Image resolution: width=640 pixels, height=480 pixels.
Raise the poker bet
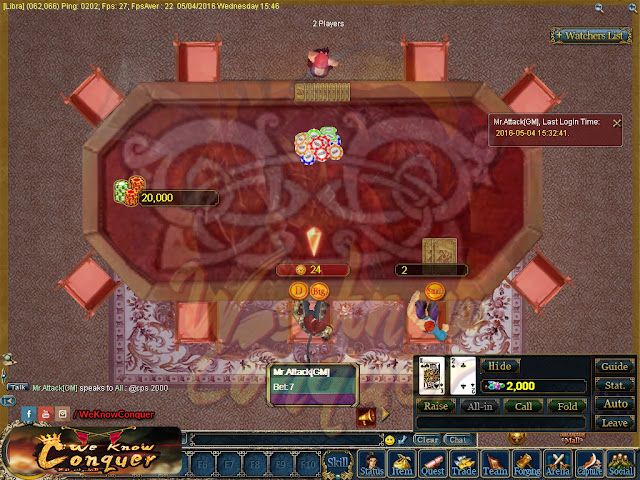point(436,406)
